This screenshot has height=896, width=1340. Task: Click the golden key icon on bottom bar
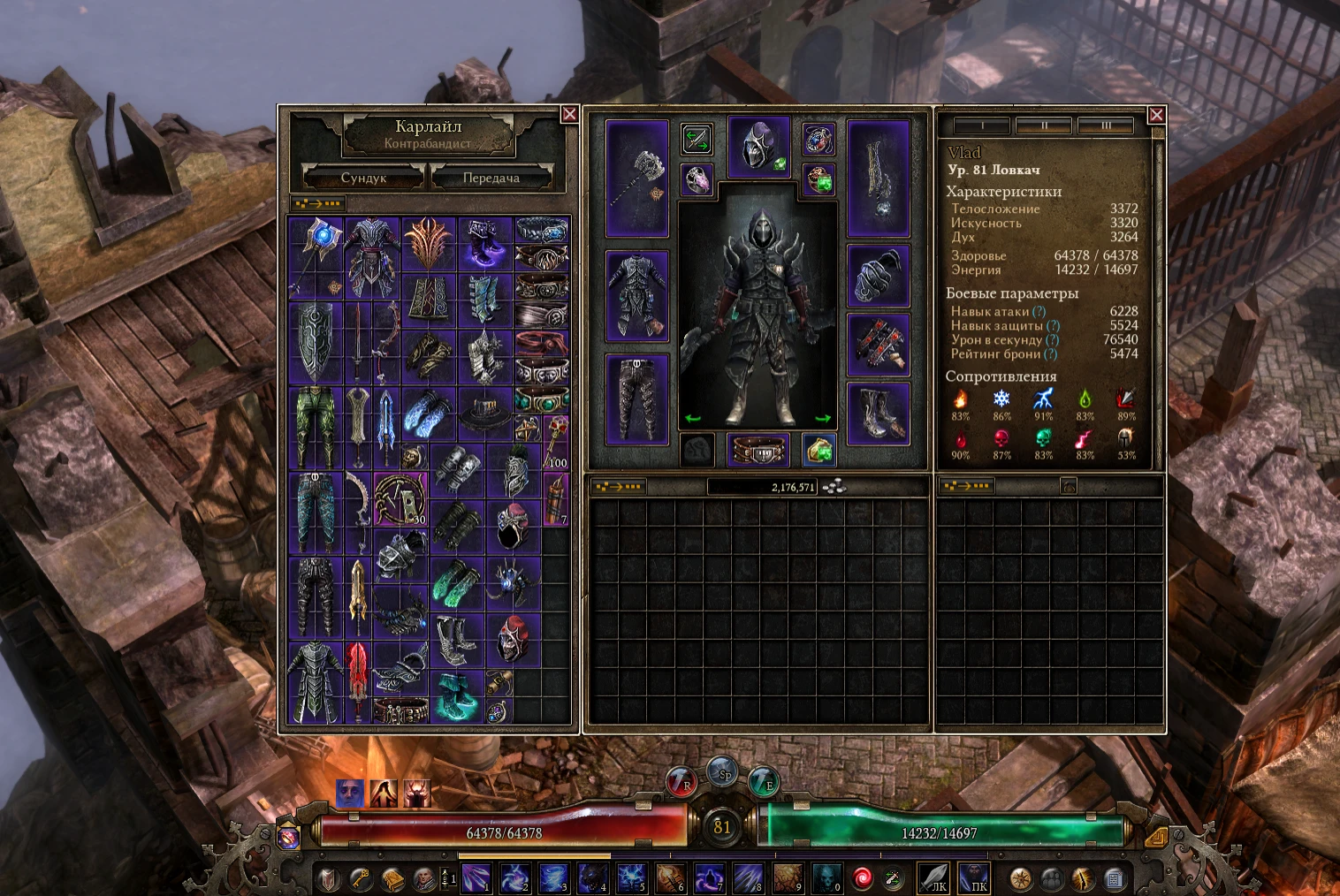360,881
